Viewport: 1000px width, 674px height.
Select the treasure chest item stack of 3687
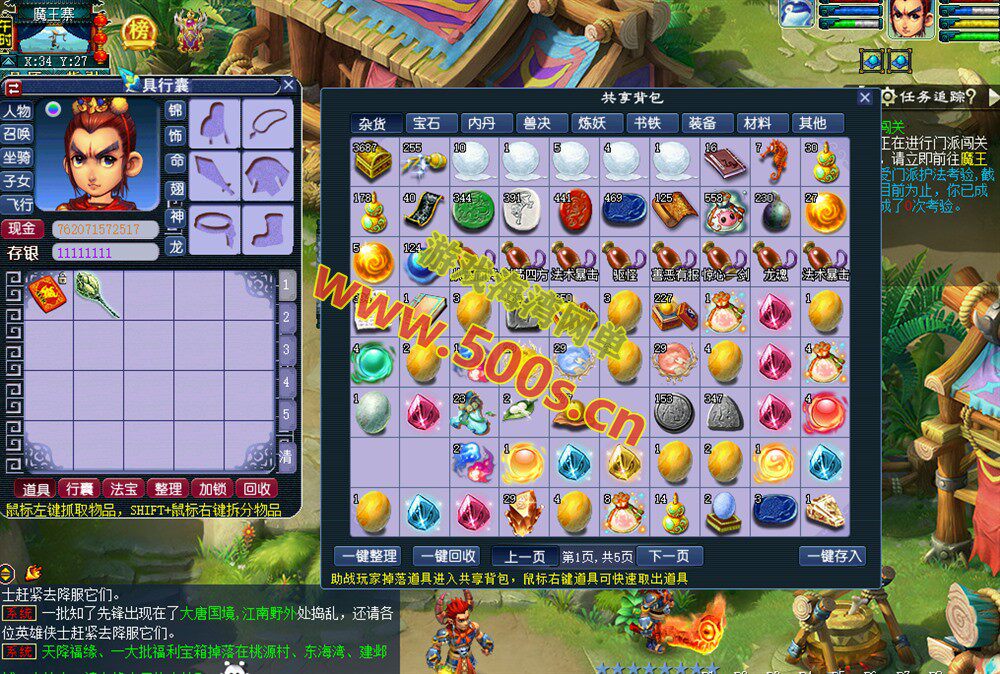[x=373, y=162]
